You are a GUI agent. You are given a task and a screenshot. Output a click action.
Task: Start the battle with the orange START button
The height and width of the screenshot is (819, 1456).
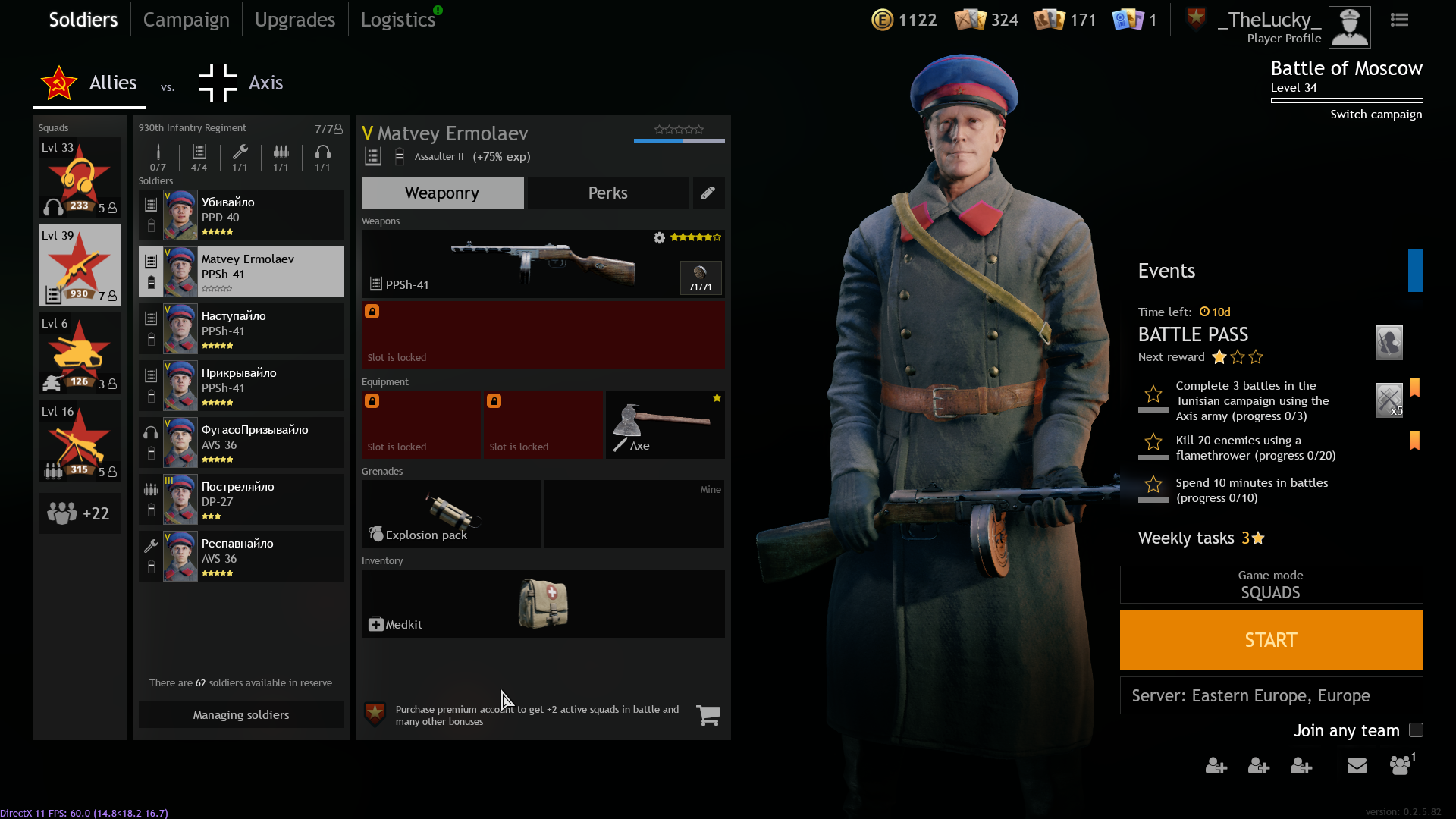[x=1271, y=640]
